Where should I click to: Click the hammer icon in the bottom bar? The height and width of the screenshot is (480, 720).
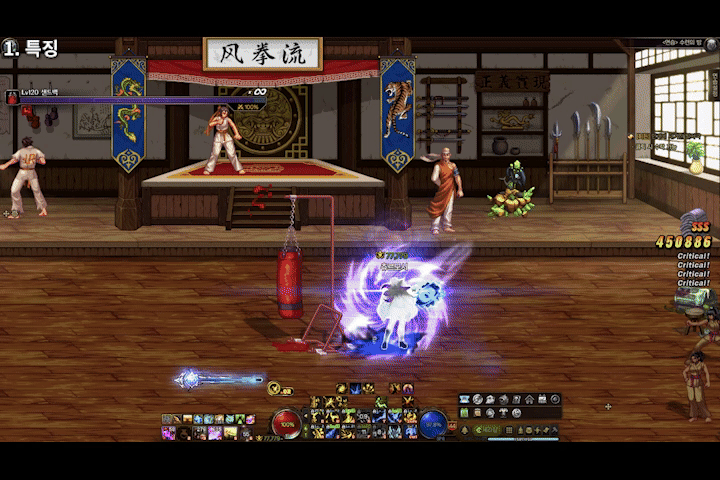tap(554, 430)
